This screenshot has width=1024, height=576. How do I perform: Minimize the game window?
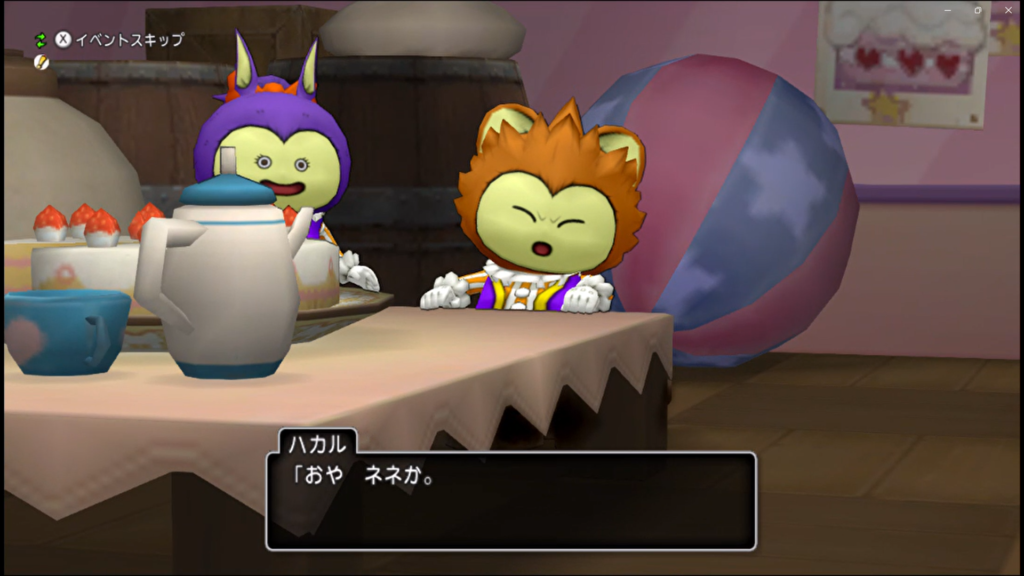(x=949, y=10)
